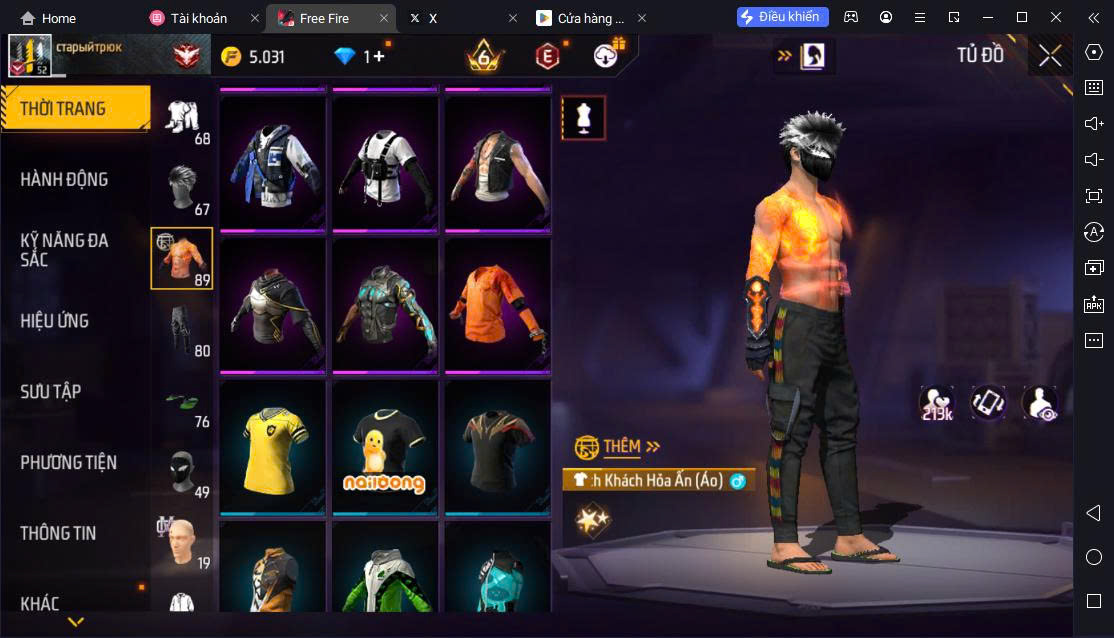1114x638 pixels.
Task: Open the HIỆU ỨNG category
Action: click(x=55, y=321)
